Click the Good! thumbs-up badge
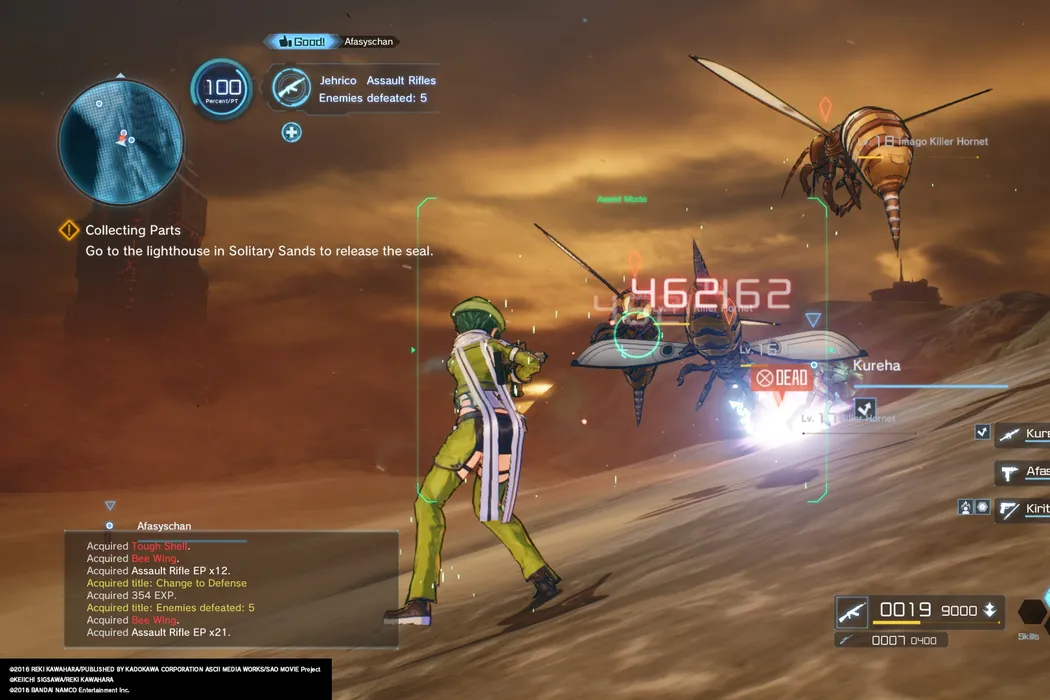Image resolution: width=1050 pixels, height=700 pixels. click(300, 42)
